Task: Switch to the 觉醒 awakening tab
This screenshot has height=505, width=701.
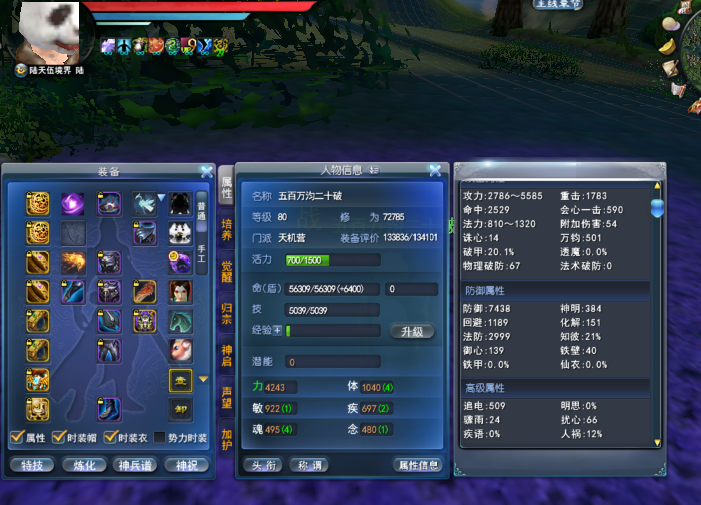Action: coord(227,272)
